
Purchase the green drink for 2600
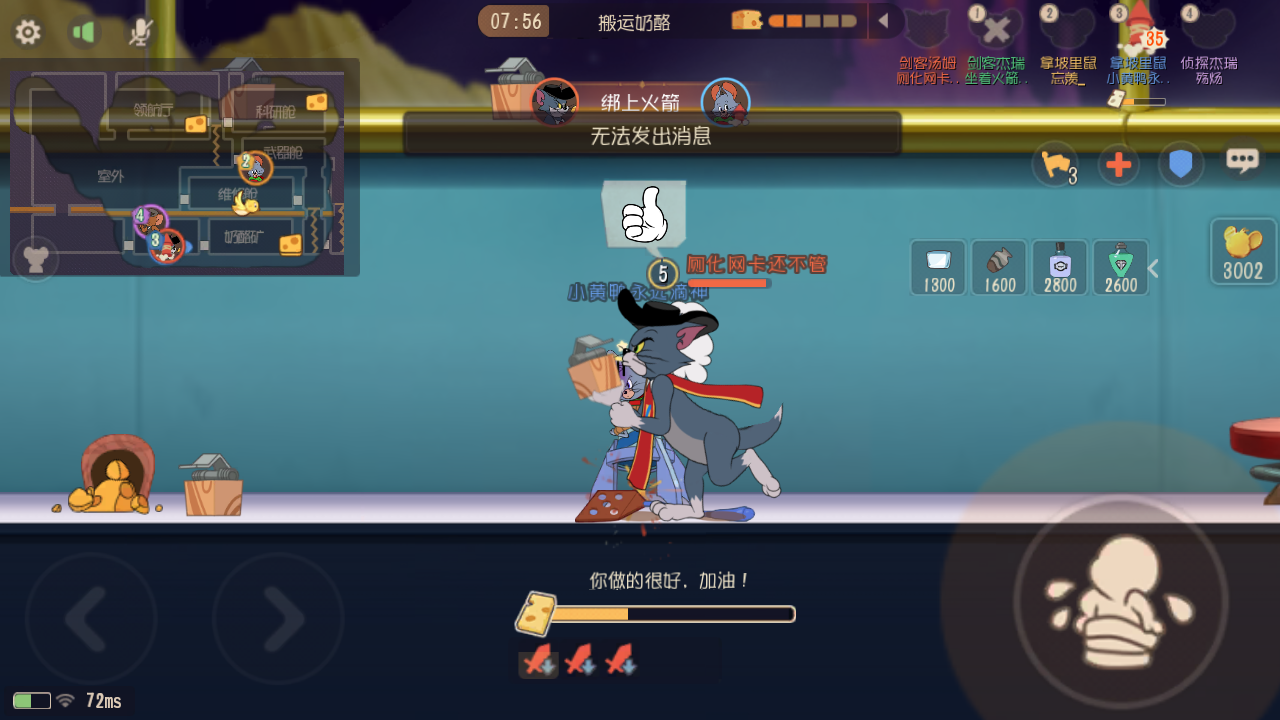point(1120,267)
